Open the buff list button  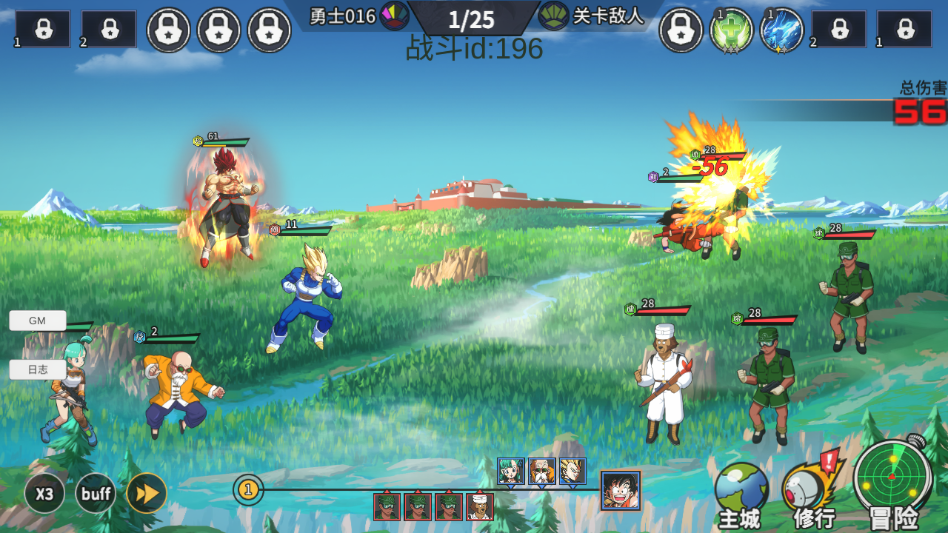pyautogui.click(x=95, y=493)
